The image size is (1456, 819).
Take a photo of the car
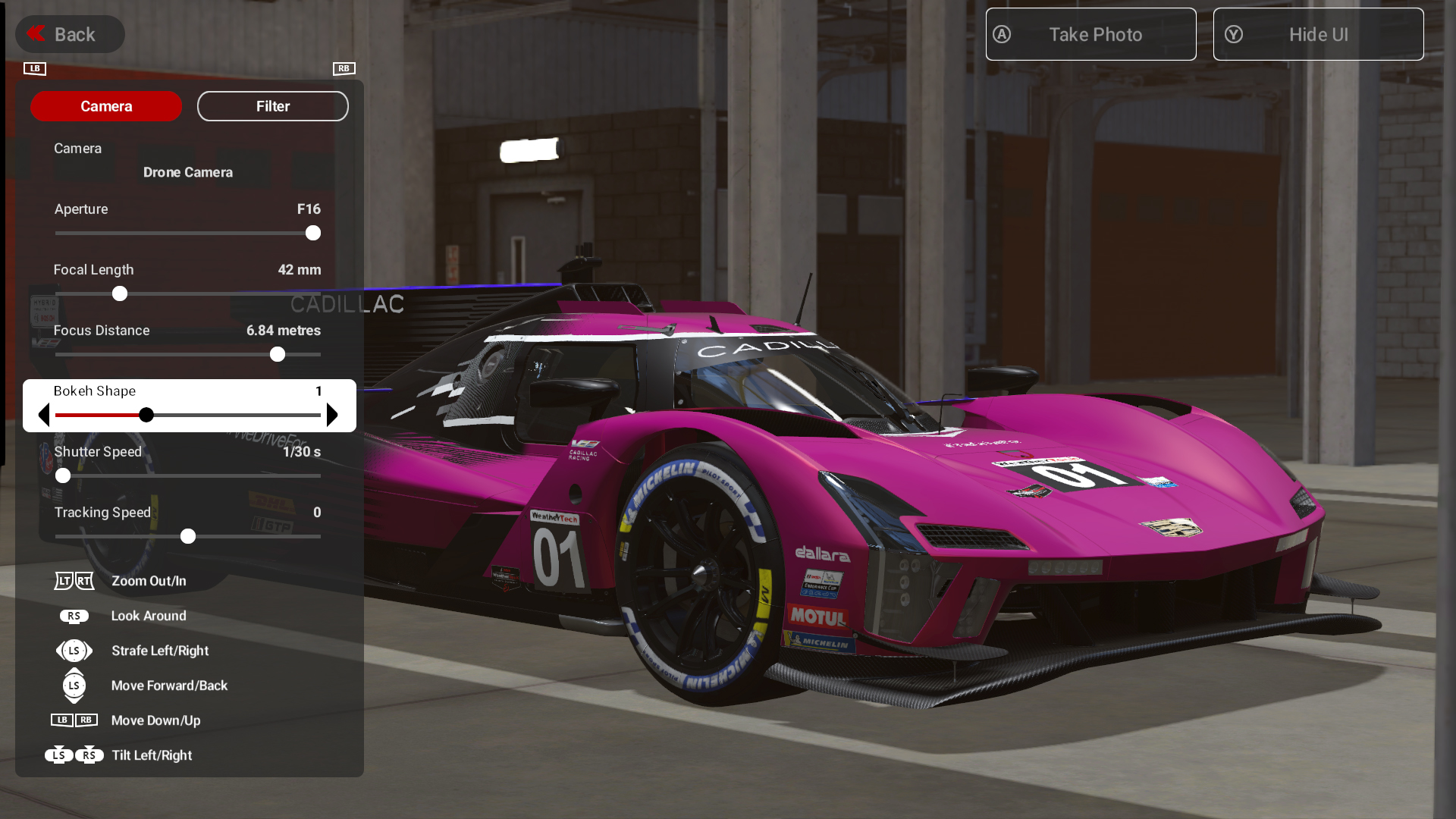click(x=1090, y=34)
